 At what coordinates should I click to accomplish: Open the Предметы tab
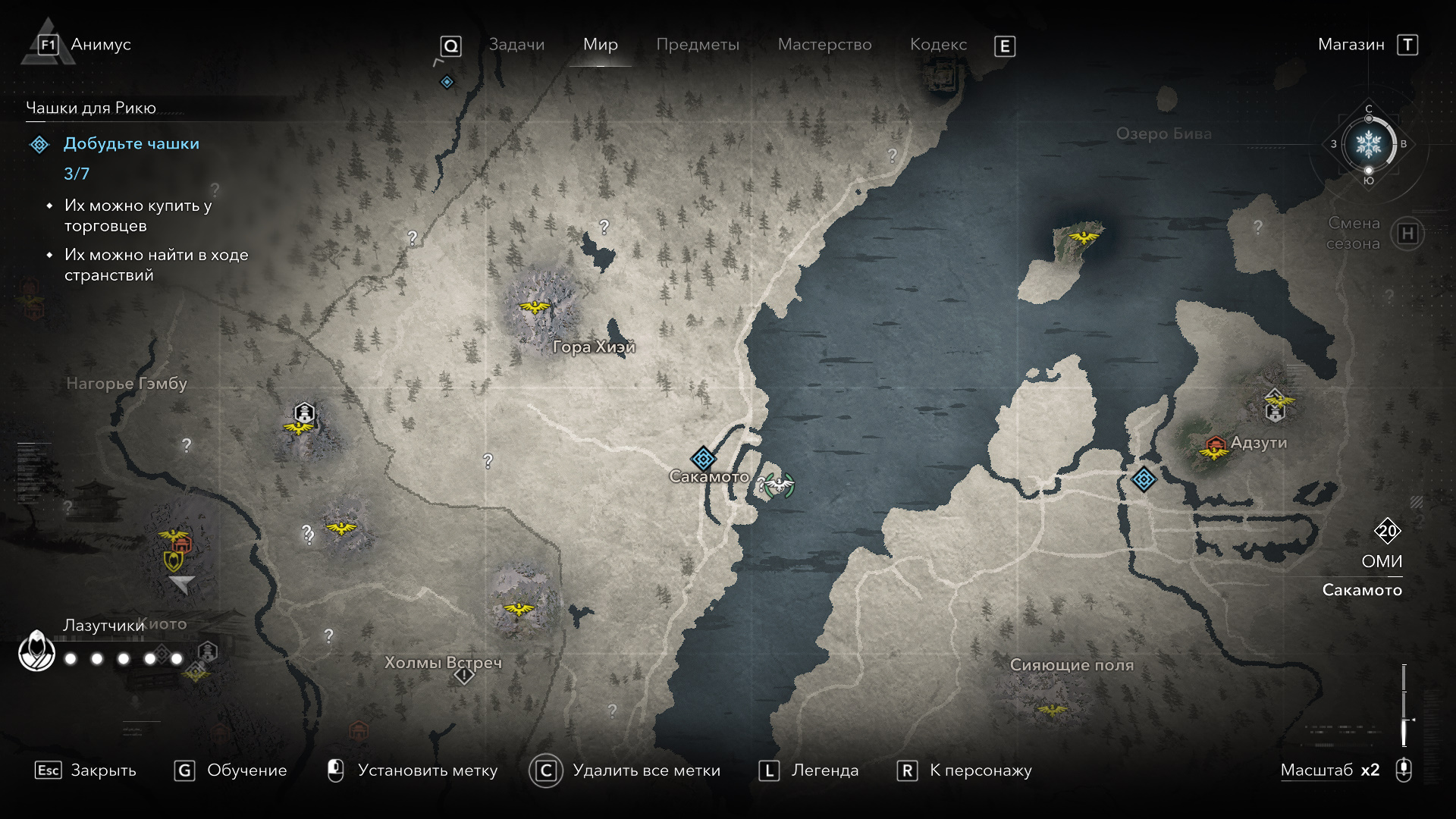click(x=697, y=45)
